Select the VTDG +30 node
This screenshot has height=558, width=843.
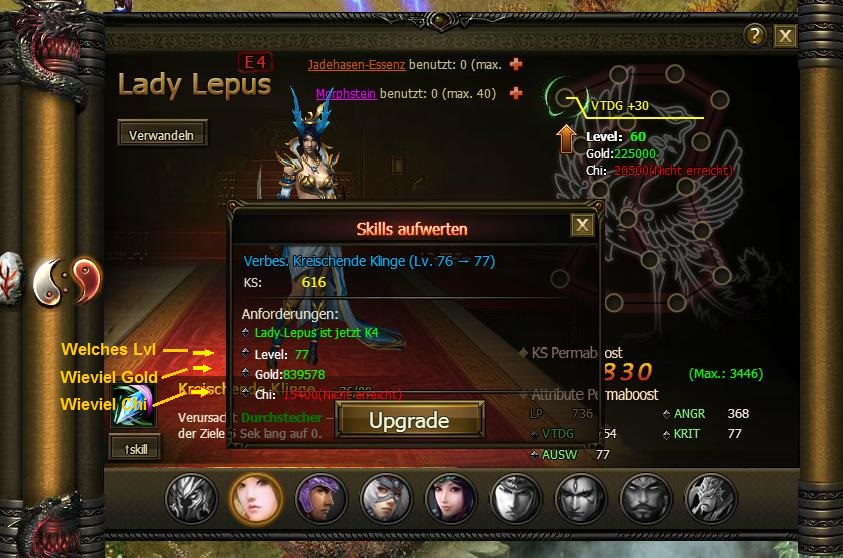tap(566, 97)
